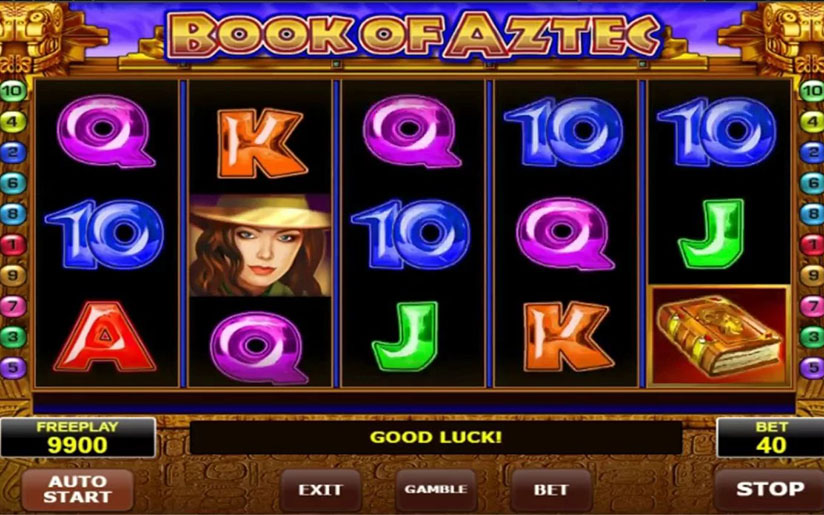Activate the Auto Start button
Screen dimensions: 824x515
point(76,489)
